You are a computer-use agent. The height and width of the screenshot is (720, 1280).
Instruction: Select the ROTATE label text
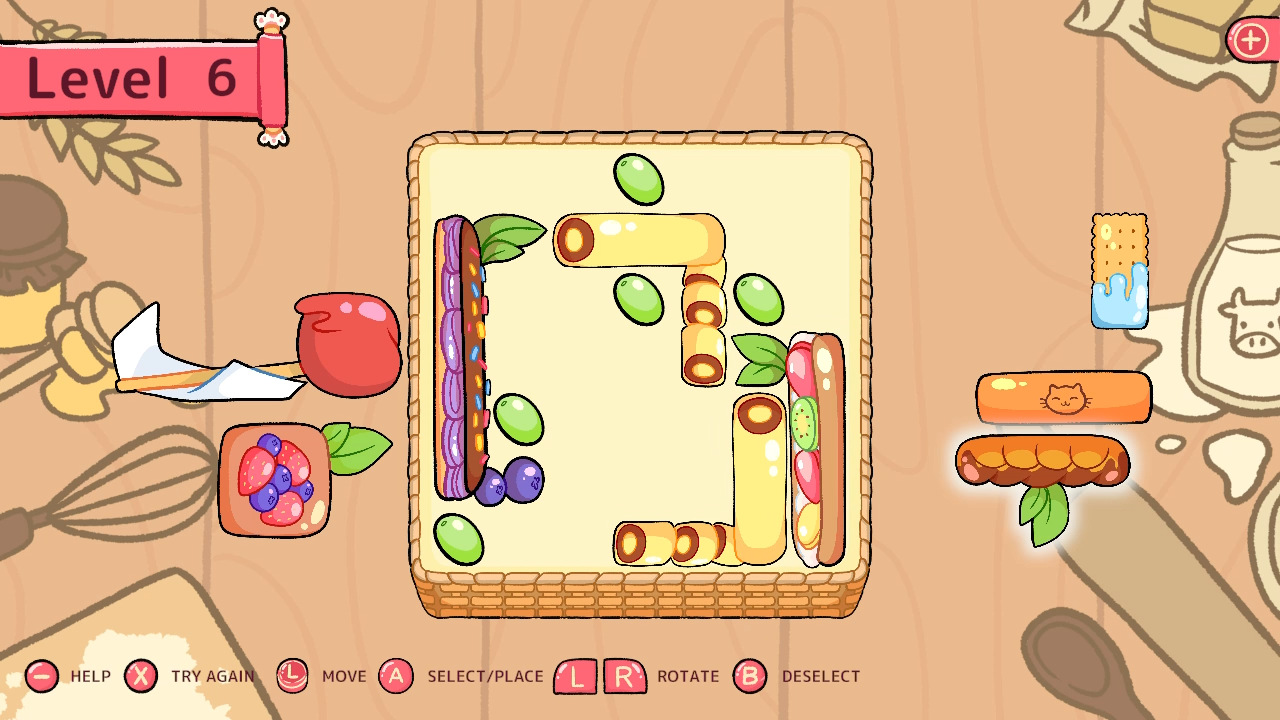[x=687, y=676]
